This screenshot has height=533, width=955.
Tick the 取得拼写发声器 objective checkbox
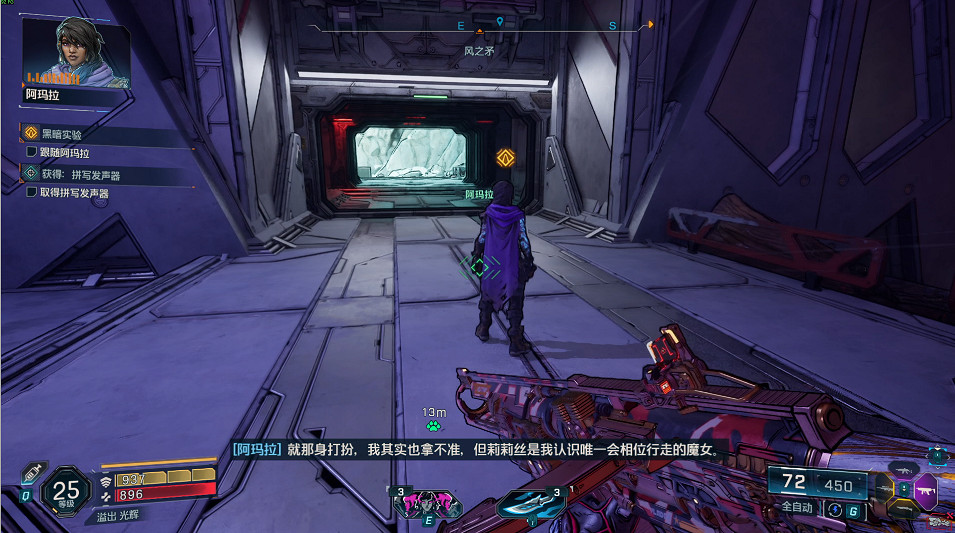coord(33,192)
